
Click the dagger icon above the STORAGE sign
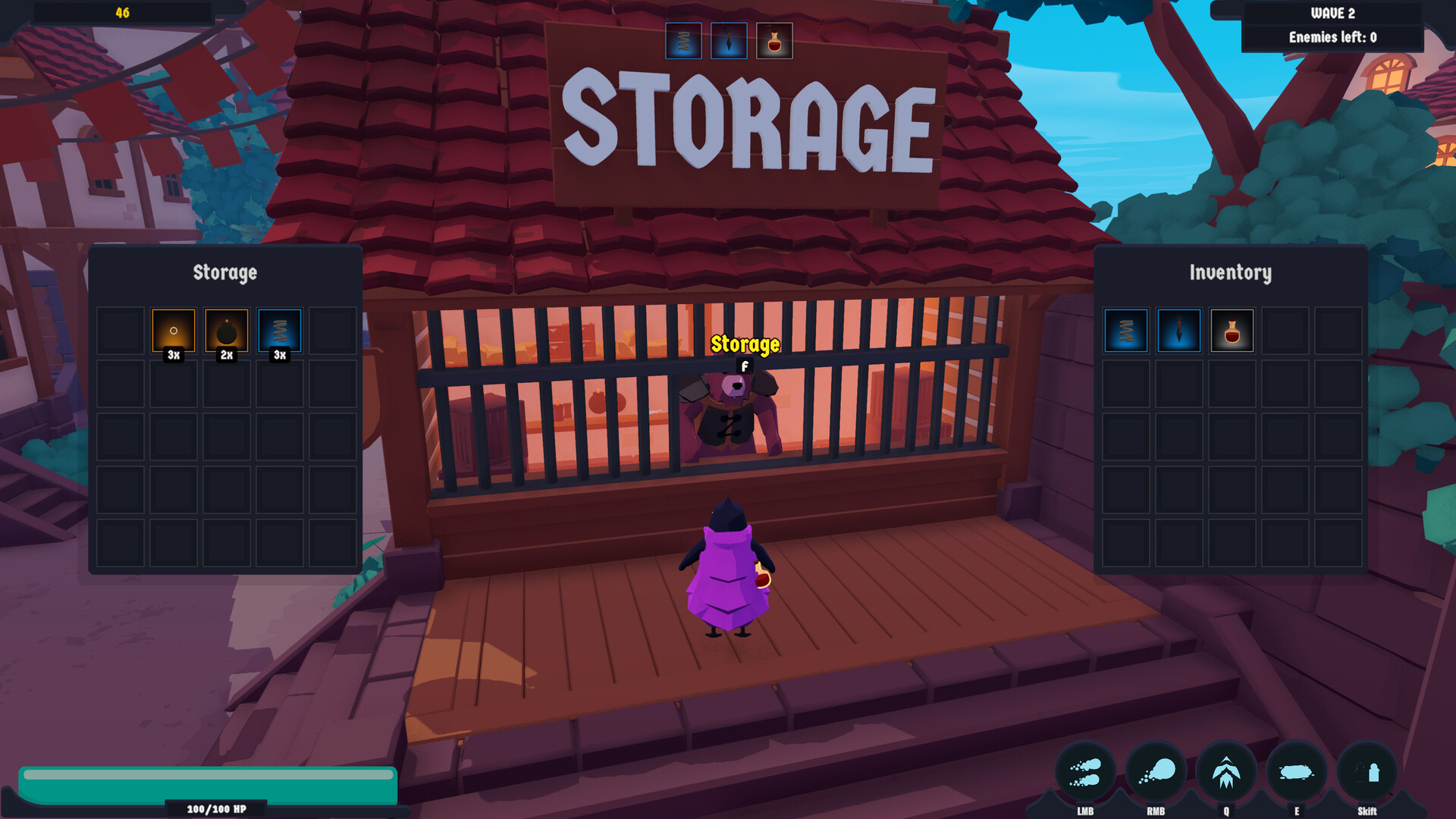pos(727,41)
